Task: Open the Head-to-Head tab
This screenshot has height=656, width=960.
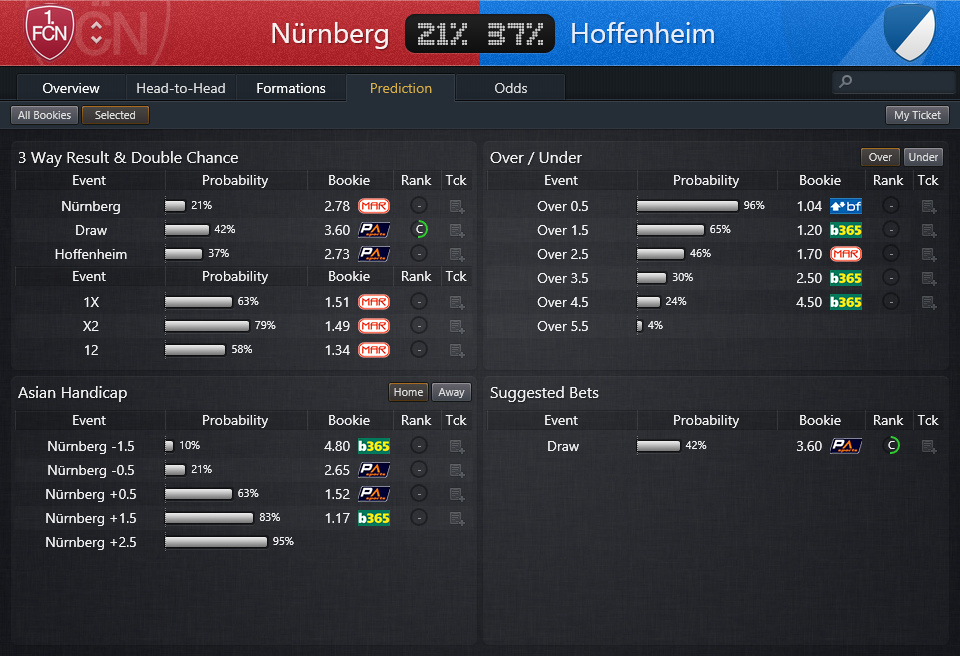Action: (x=181, y=88)
